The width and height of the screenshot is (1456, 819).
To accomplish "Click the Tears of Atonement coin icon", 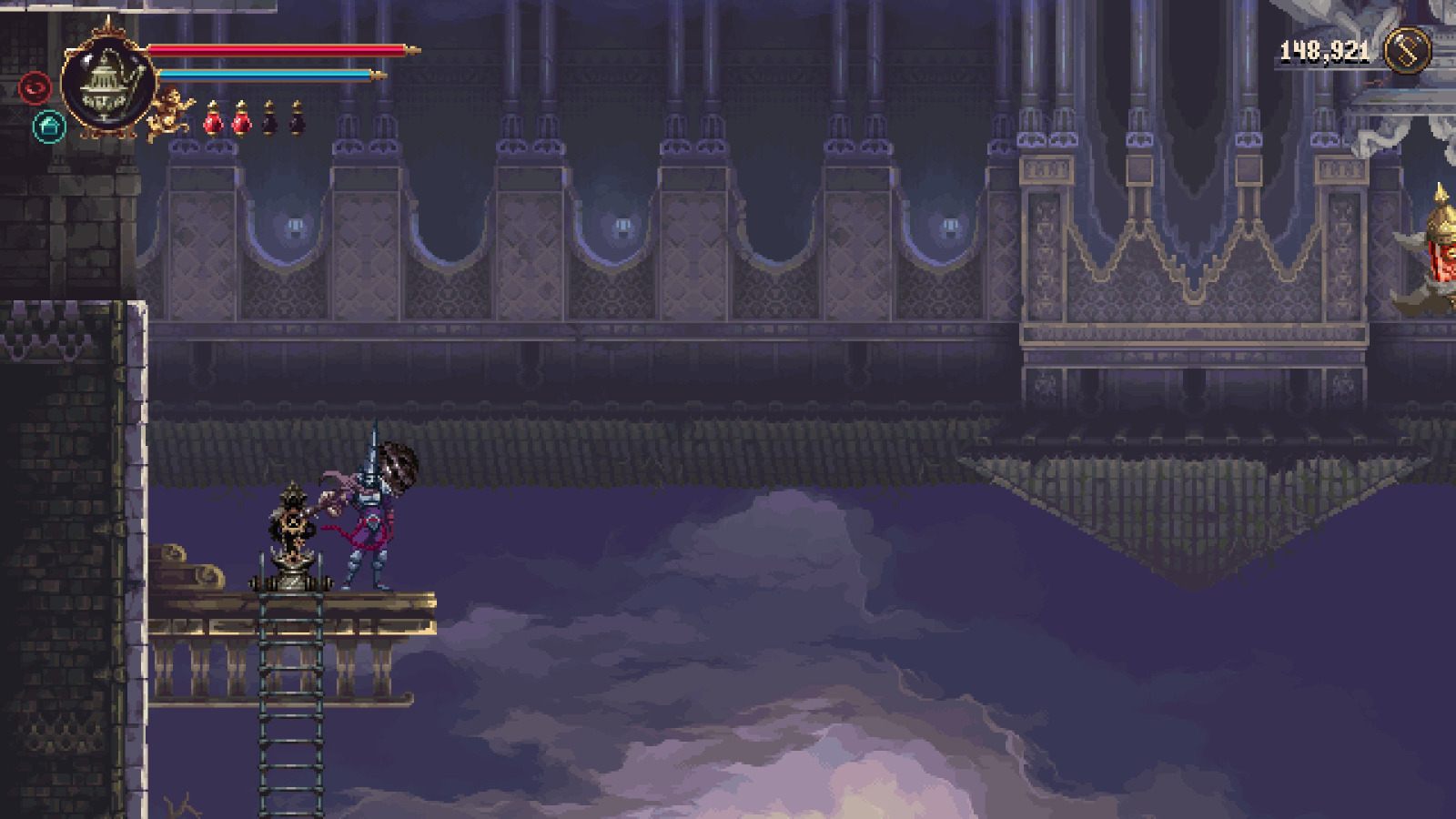I will coord(1409,48).
